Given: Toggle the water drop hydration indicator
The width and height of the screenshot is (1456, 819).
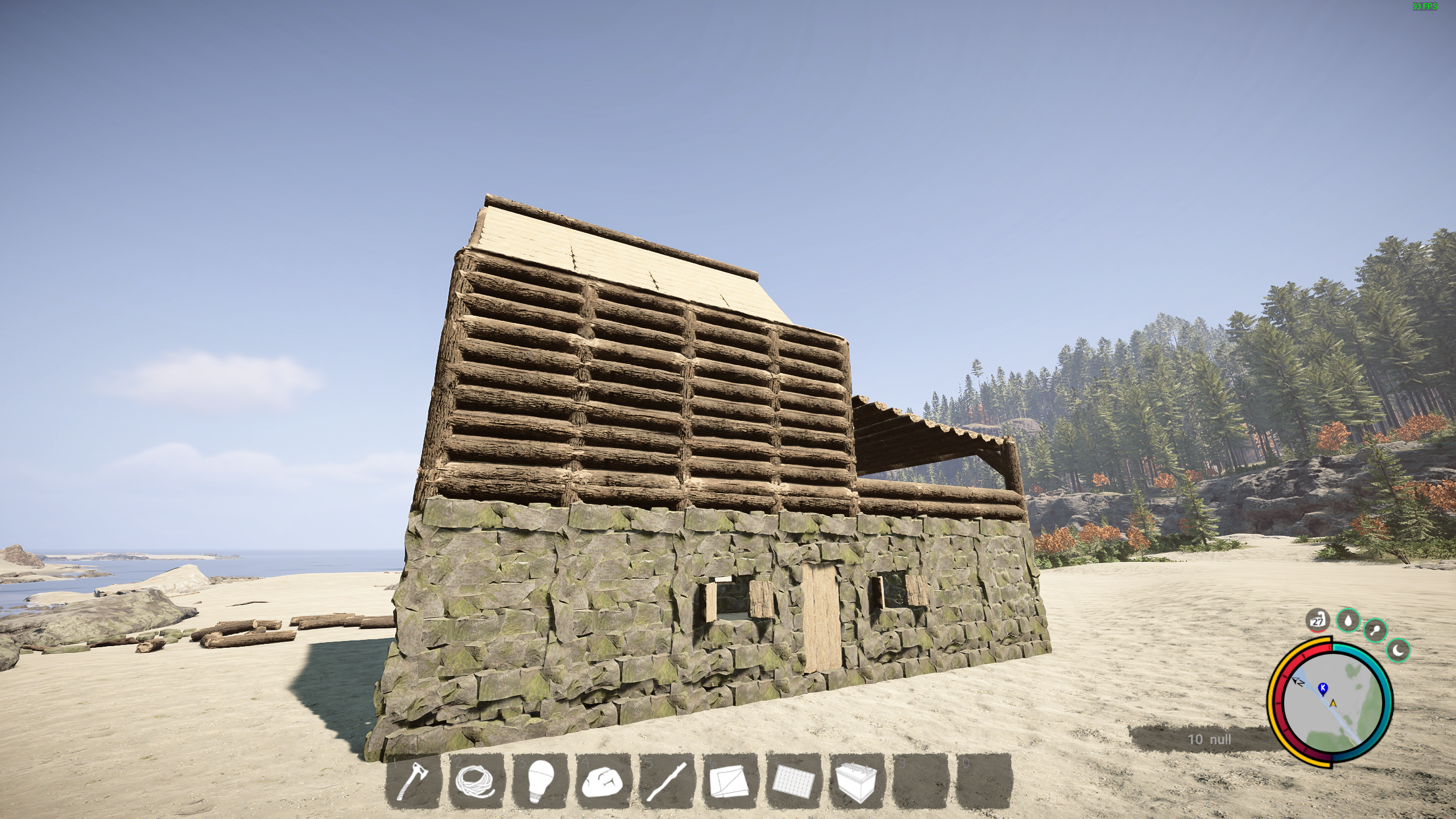Looking at the screenshot, I should pos(1348,622).
